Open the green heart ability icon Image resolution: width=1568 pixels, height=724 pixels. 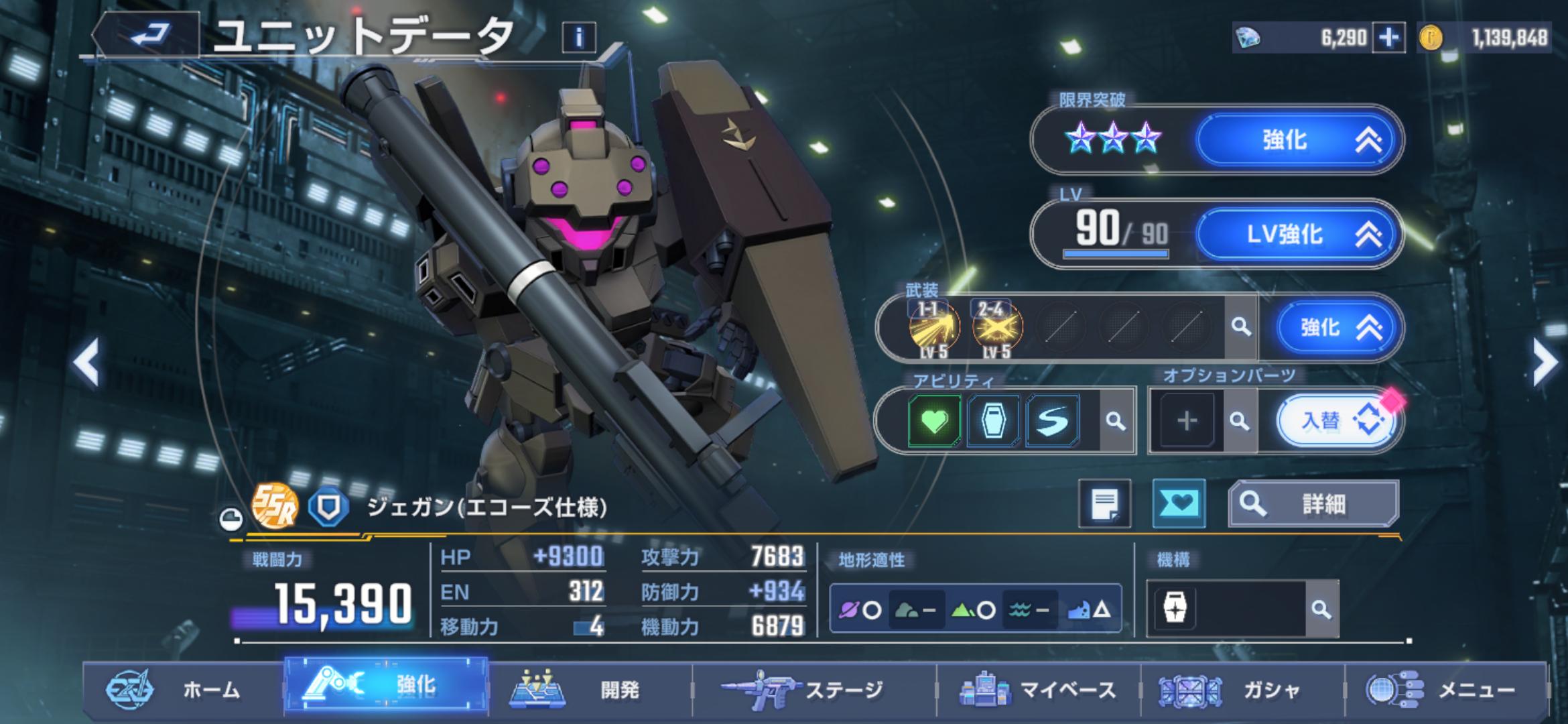(934, 421)
